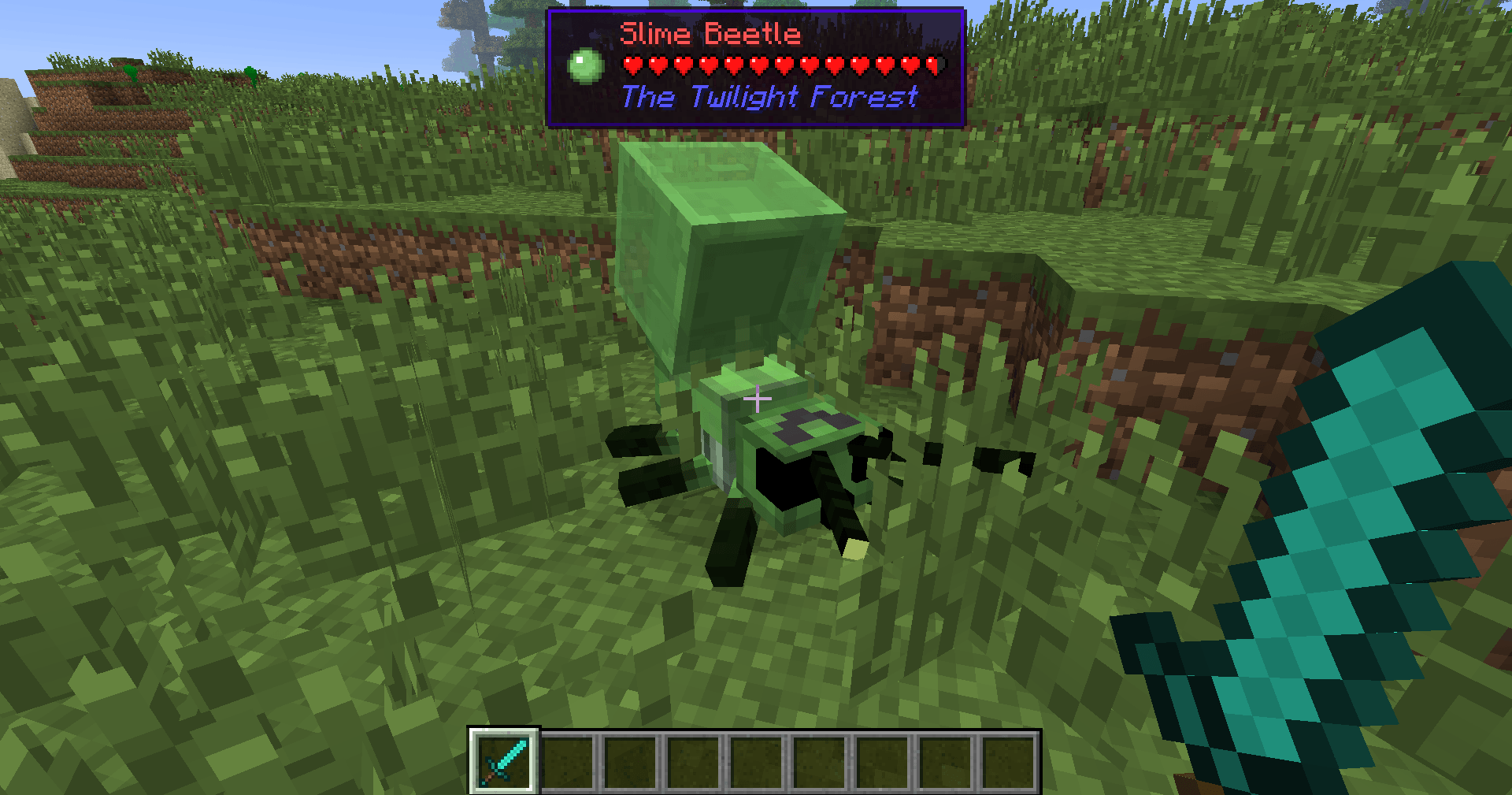1512x795 pixels.
Task: Select the last hotbar slot on the right
Action: 1010,763
